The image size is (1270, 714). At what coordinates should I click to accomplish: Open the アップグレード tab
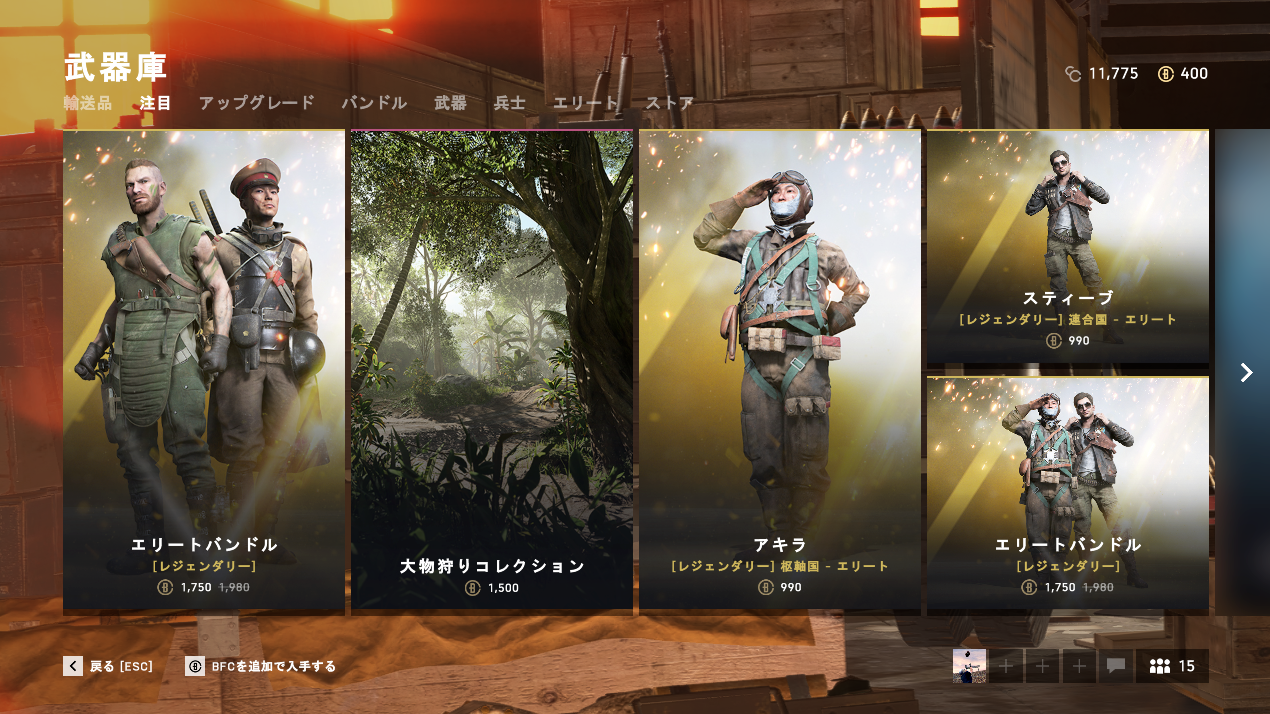point(256,103)
